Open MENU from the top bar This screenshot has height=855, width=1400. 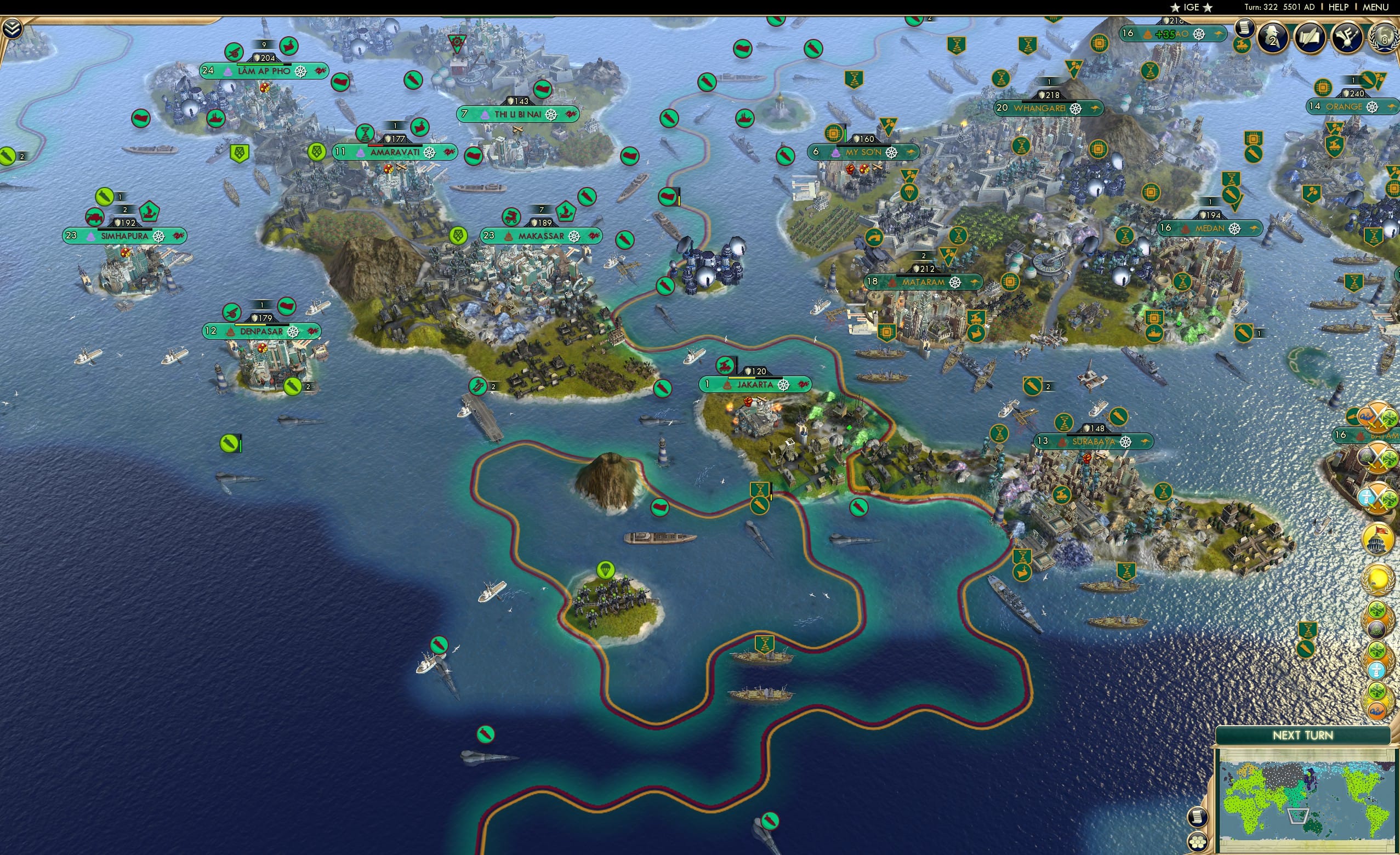point(1375,7)
